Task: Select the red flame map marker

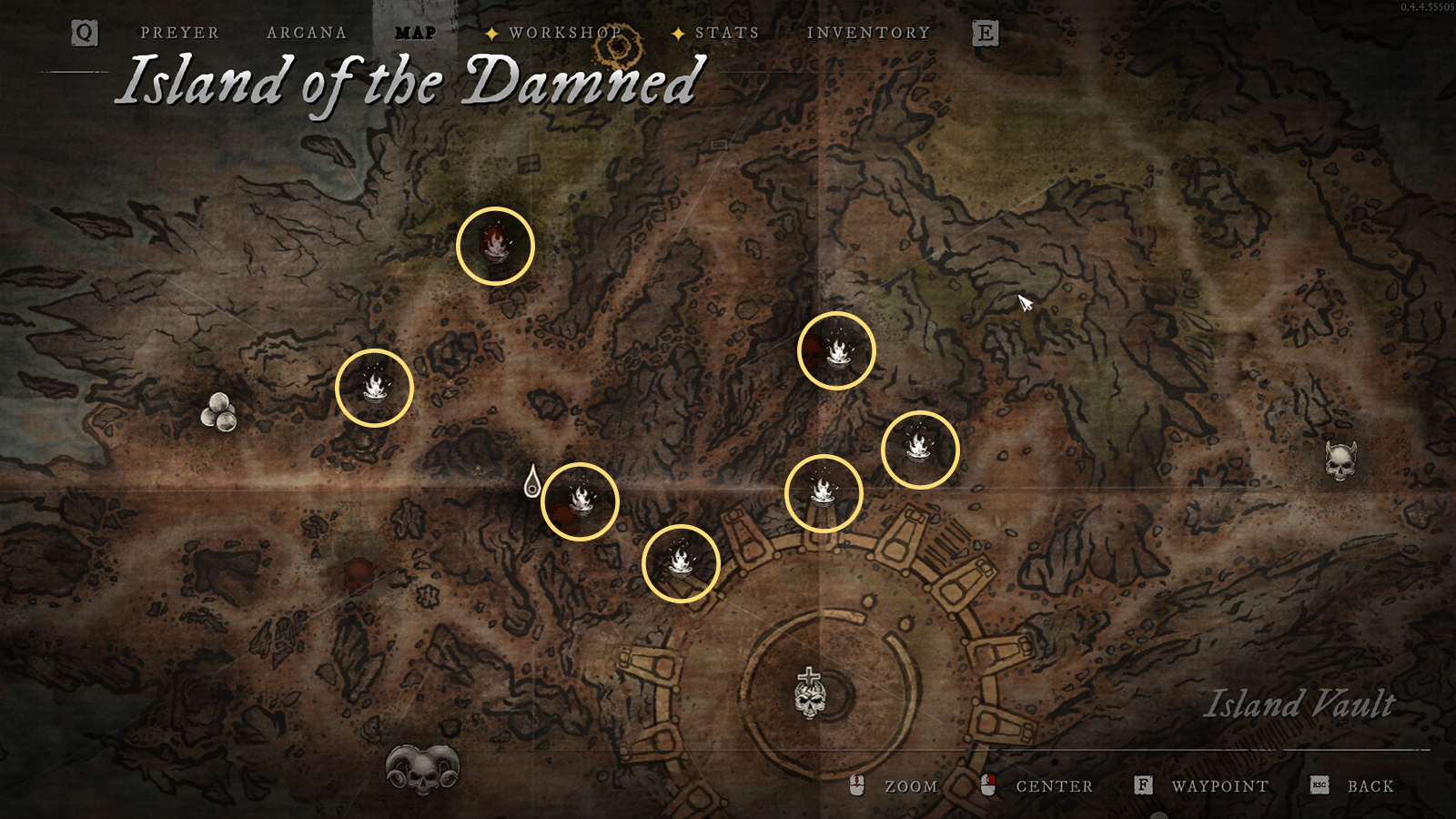Action: click(x=495, y=246)
